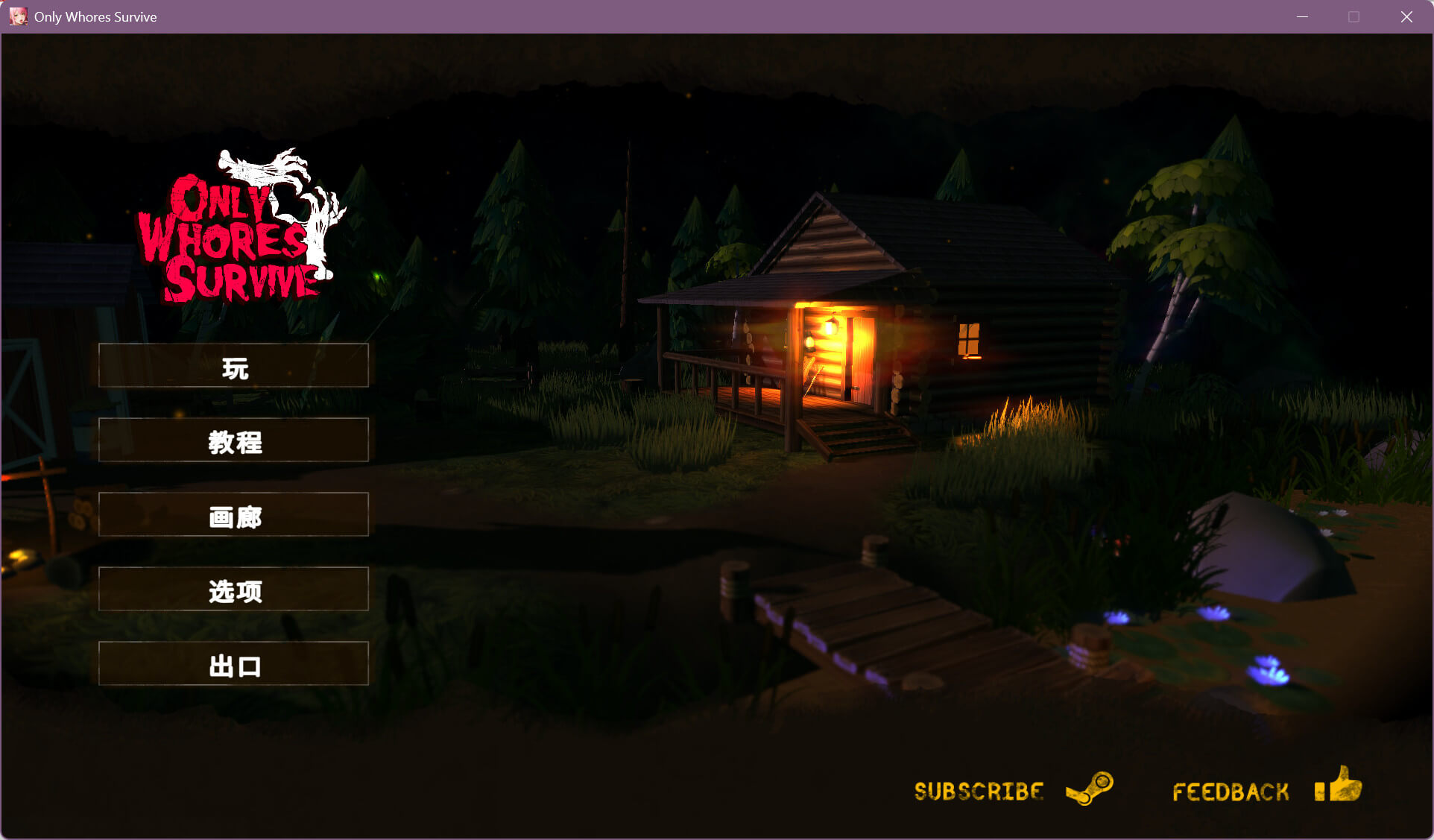This screenshot has width=1434, height=840.
Task: Open the 教程 tutorial
Action: click(x=233, y=440)
